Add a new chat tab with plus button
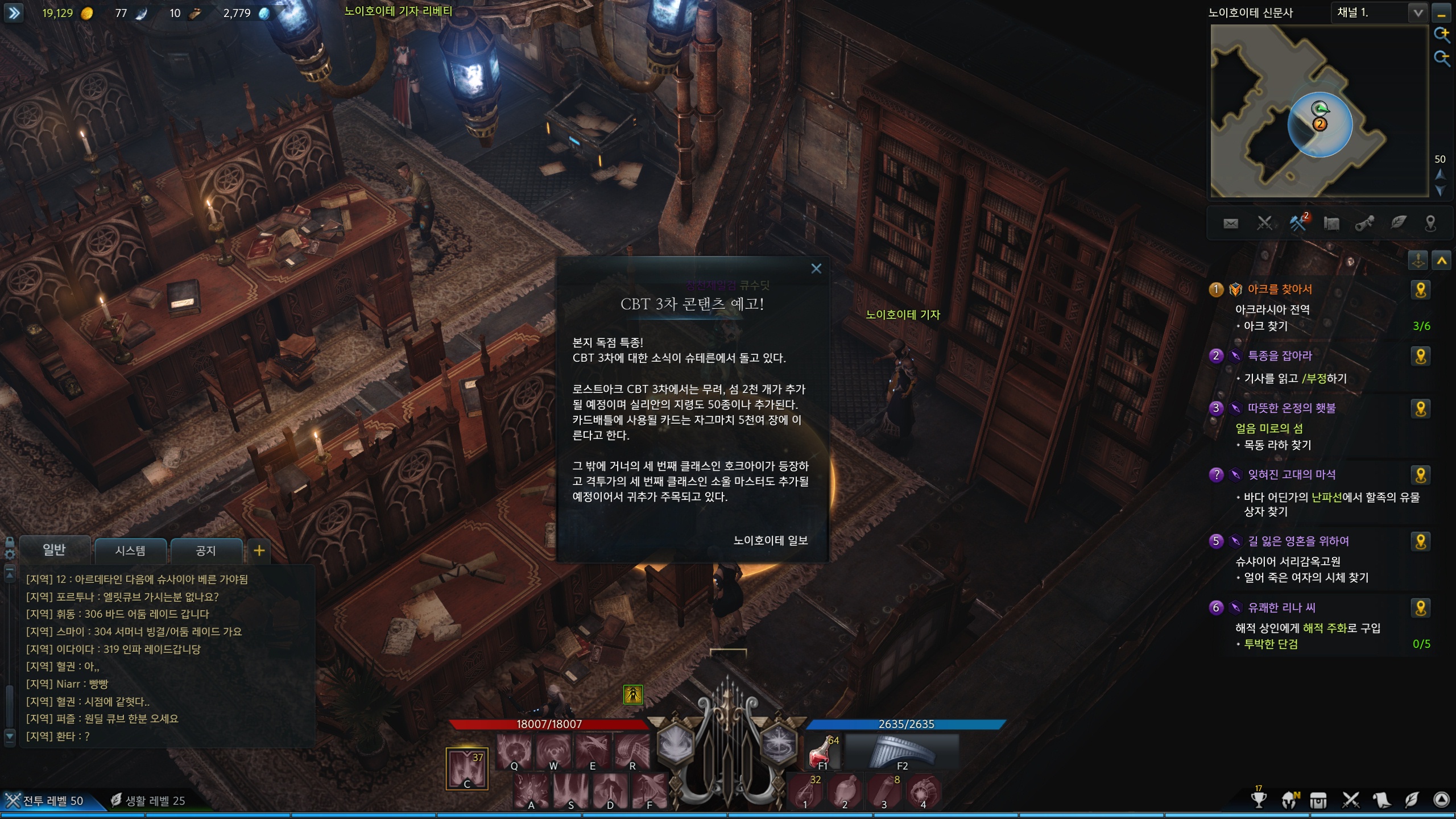The width and height of the screenshot is (1456, 819). 259,551
